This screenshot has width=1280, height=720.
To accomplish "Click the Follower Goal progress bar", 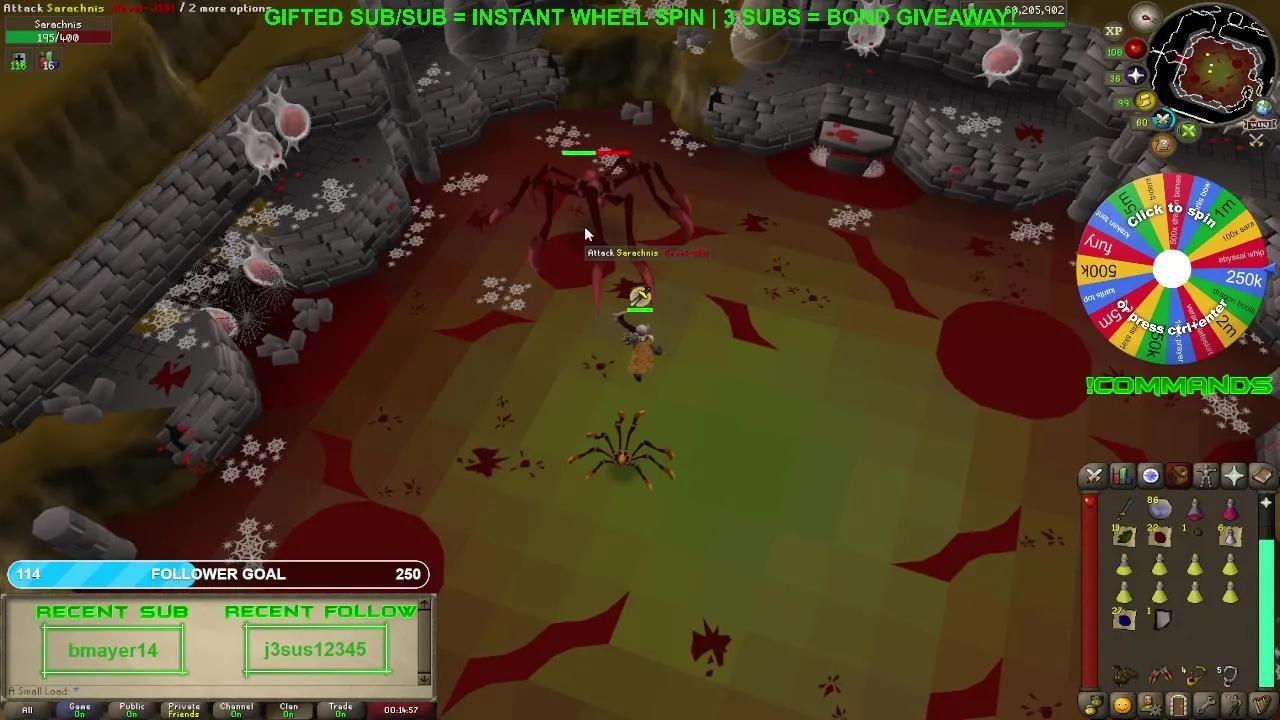I will click(218, 574).
